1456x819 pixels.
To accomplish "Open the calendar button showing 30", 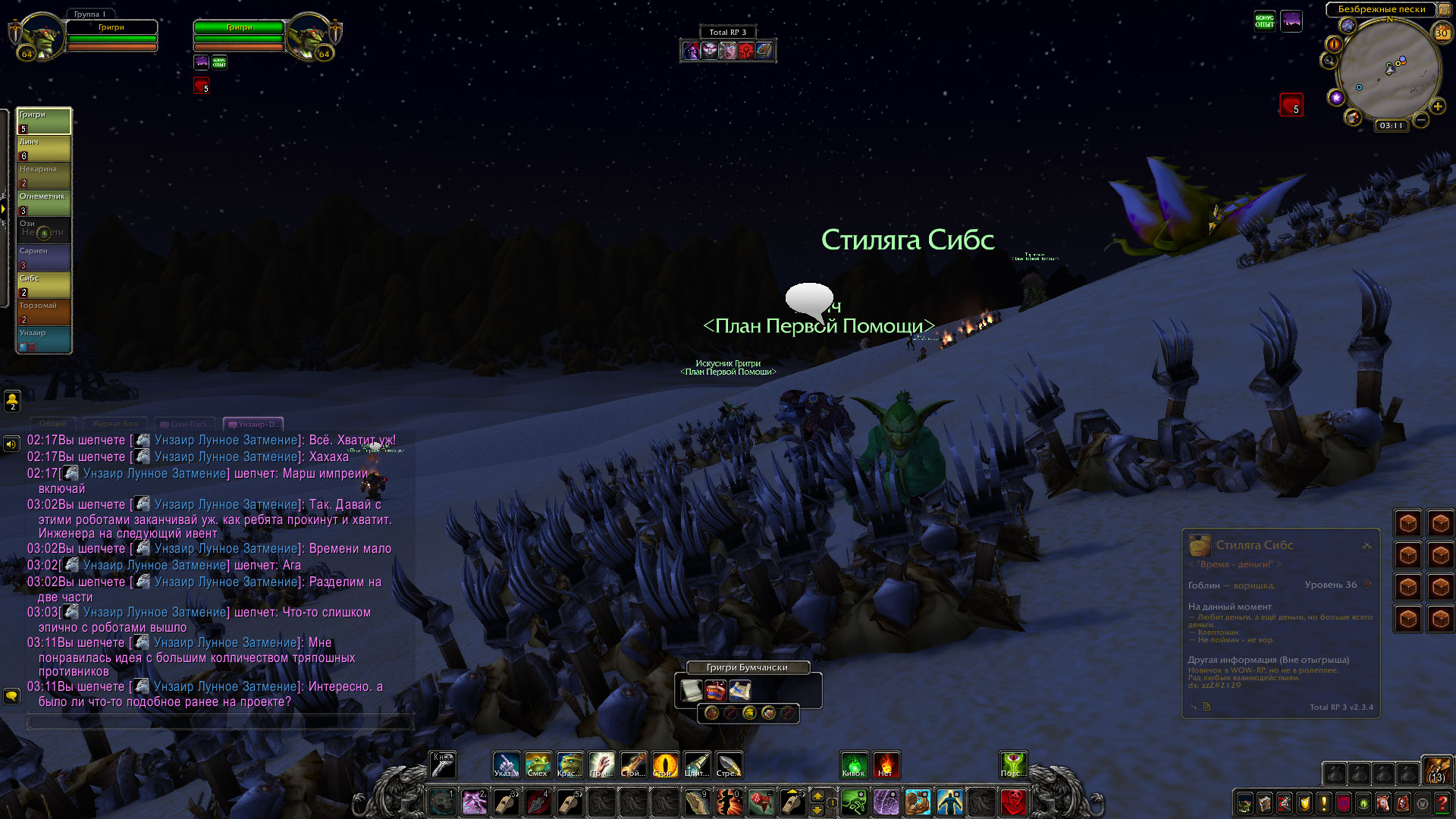I will pyautogui.click(x=1442, y=33).
